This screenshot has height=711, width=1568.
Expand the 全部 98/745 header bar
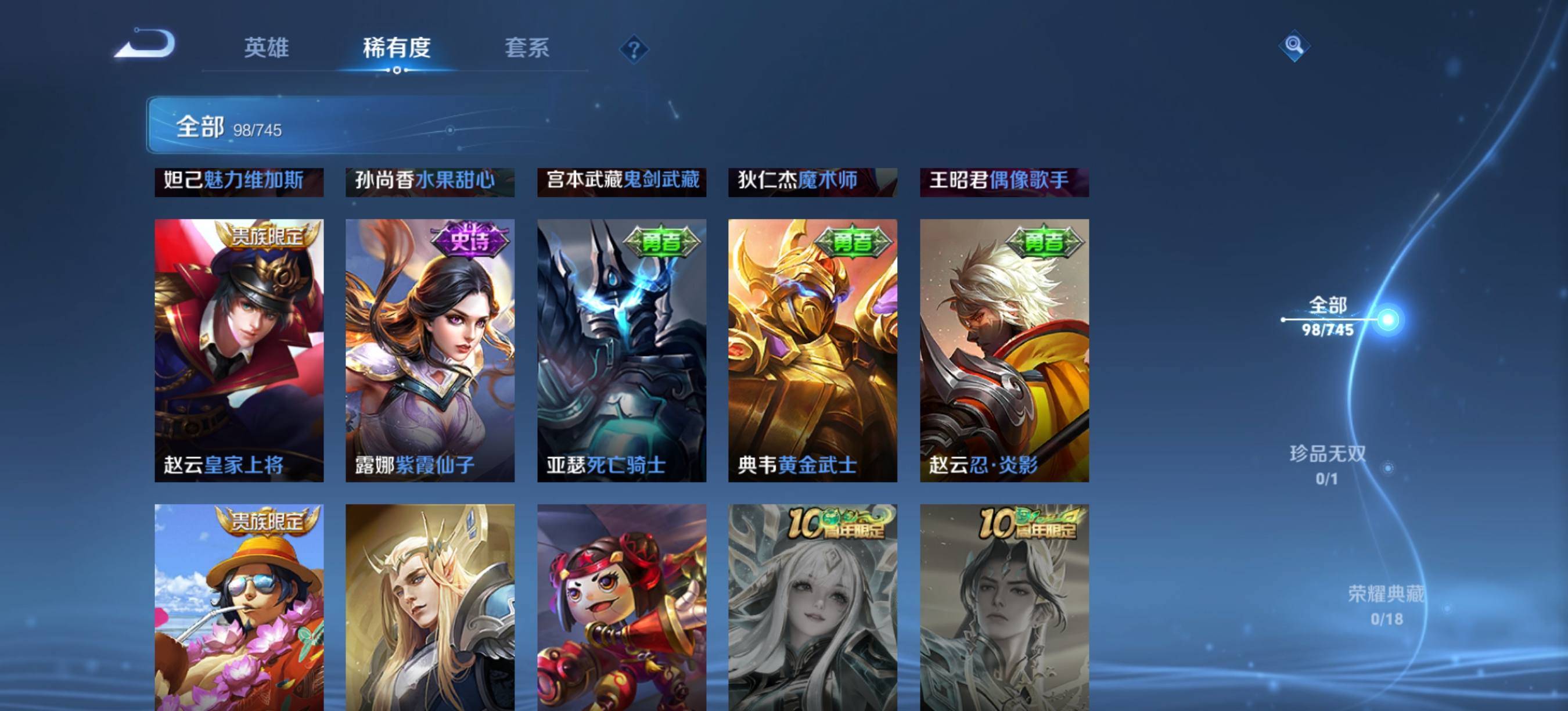coord(365,126)
